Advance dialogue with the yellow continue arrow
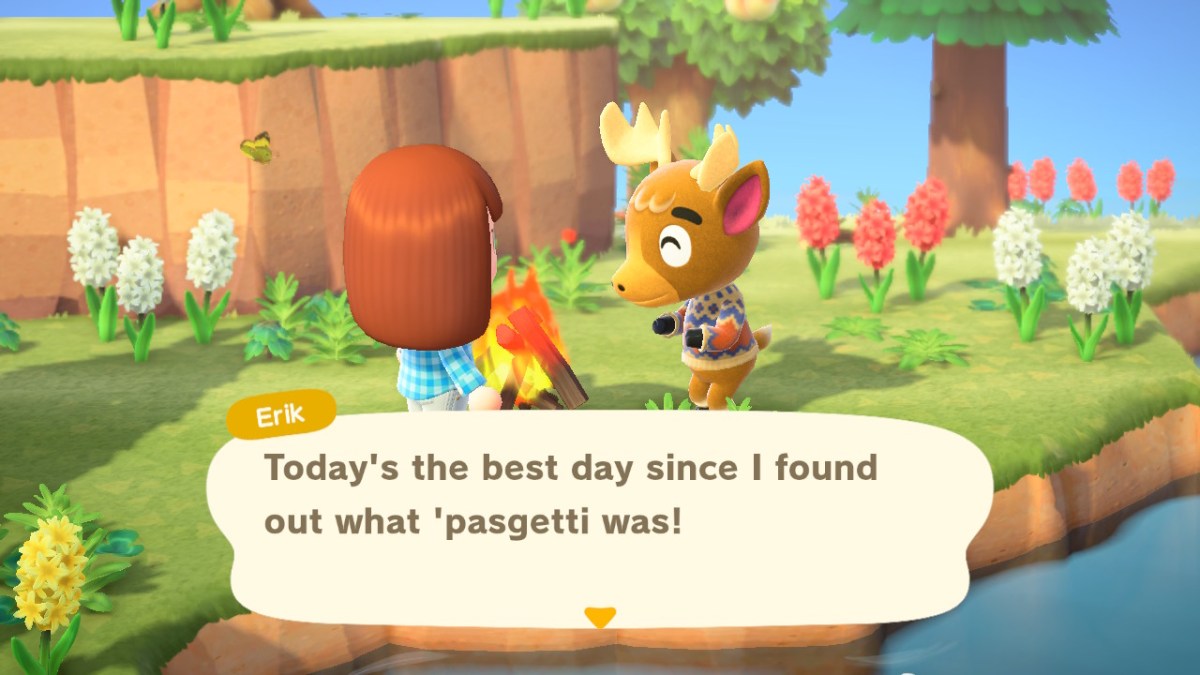 point(599,617)
